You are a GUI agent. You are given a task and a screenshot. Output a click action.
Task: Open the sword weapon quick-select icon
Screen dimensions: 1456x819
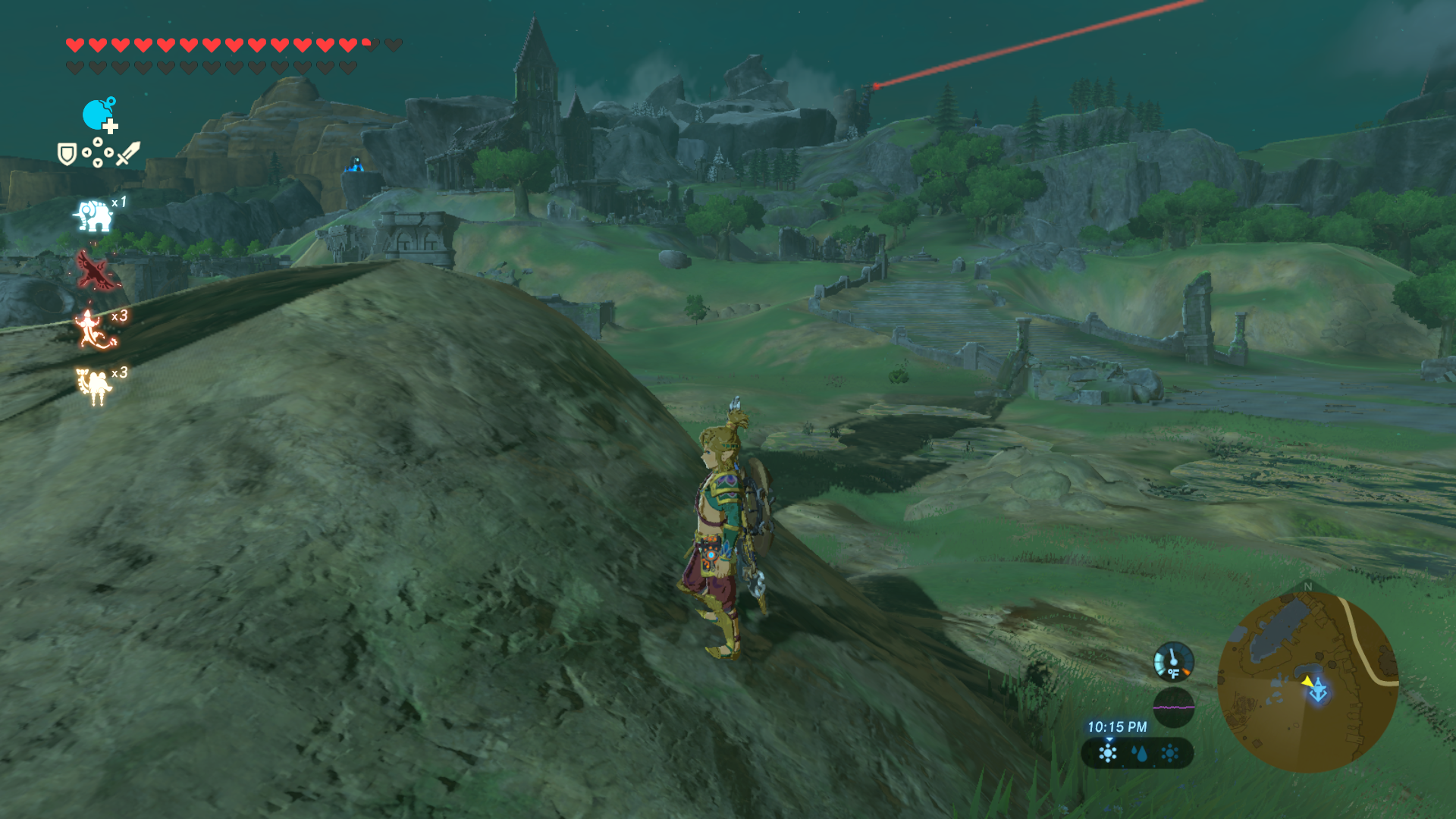pyautogui.click(x=128, y=153)
